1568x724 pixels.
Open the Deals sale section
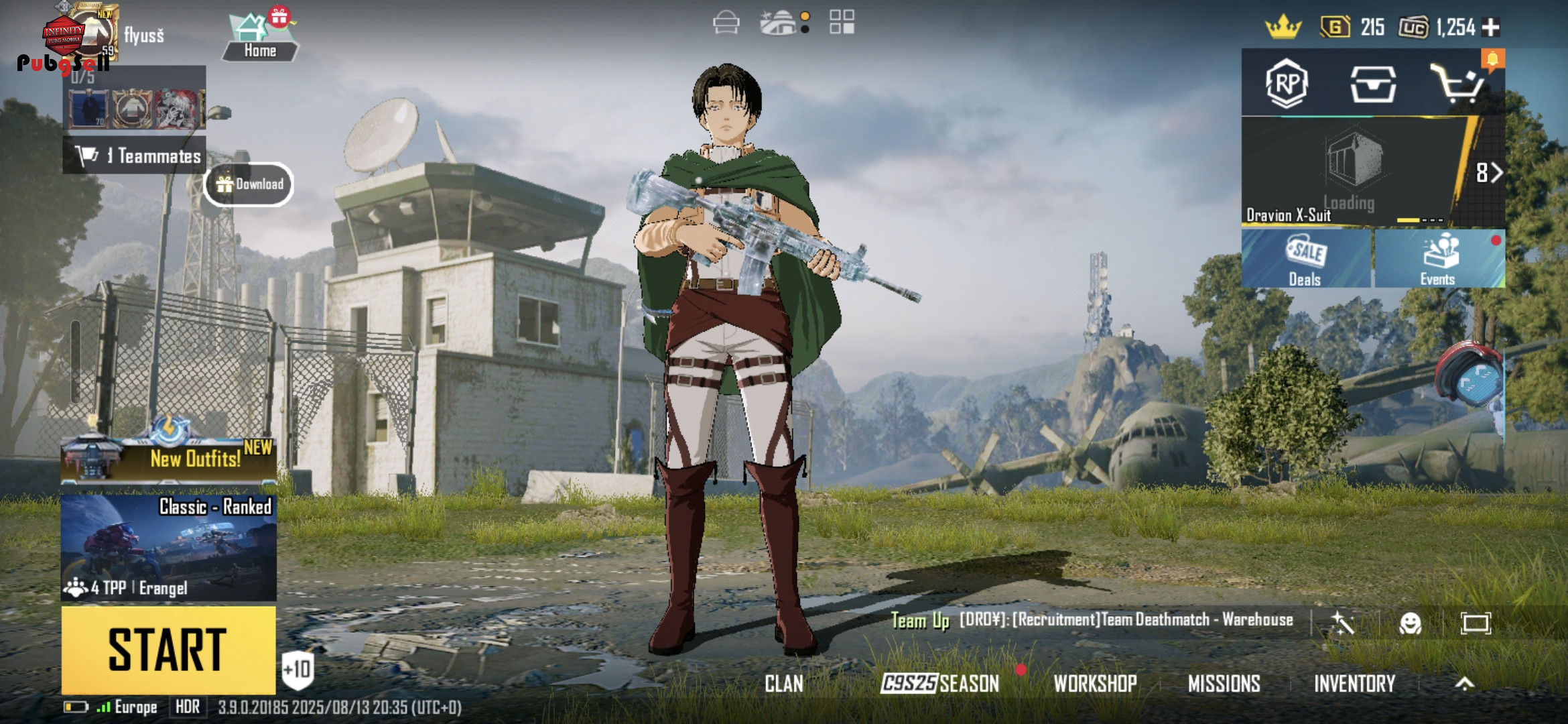coord(1305,259)
